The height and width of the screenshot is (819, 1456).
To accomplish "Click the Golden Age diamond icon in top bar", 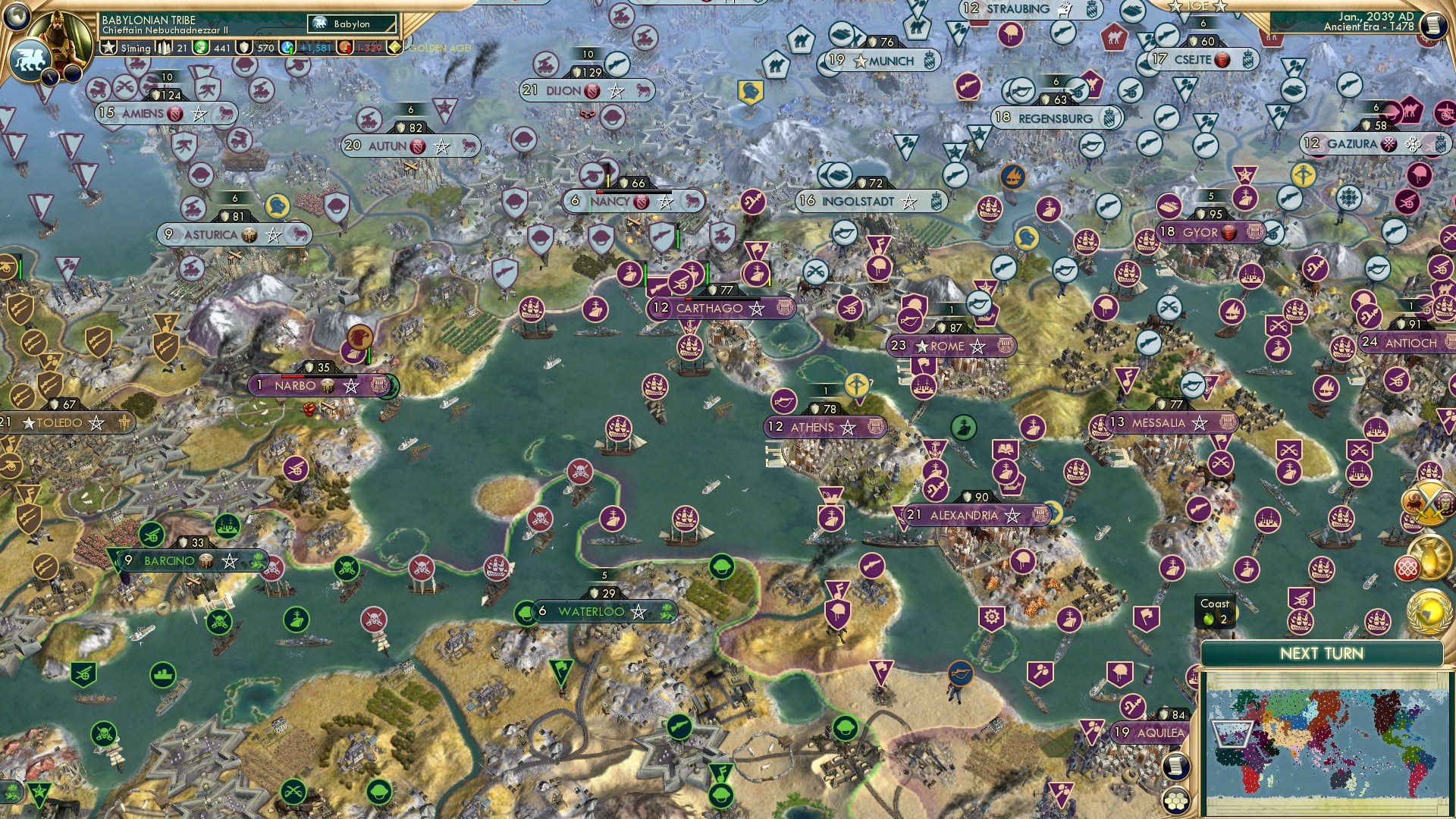I will [396, 49].
